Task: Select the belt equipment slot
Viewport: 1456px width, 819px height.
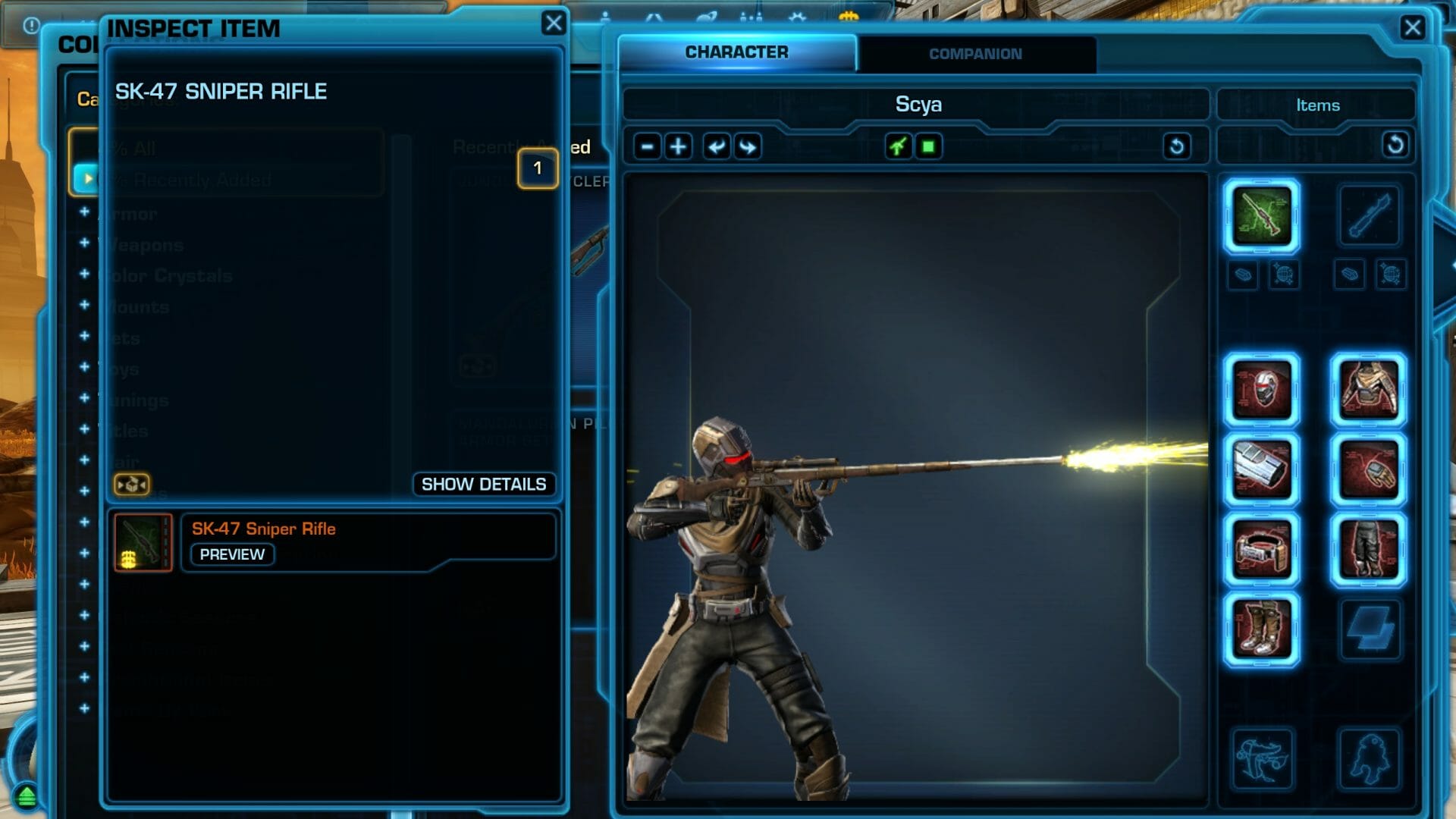Action: [x=1261, y=550]
